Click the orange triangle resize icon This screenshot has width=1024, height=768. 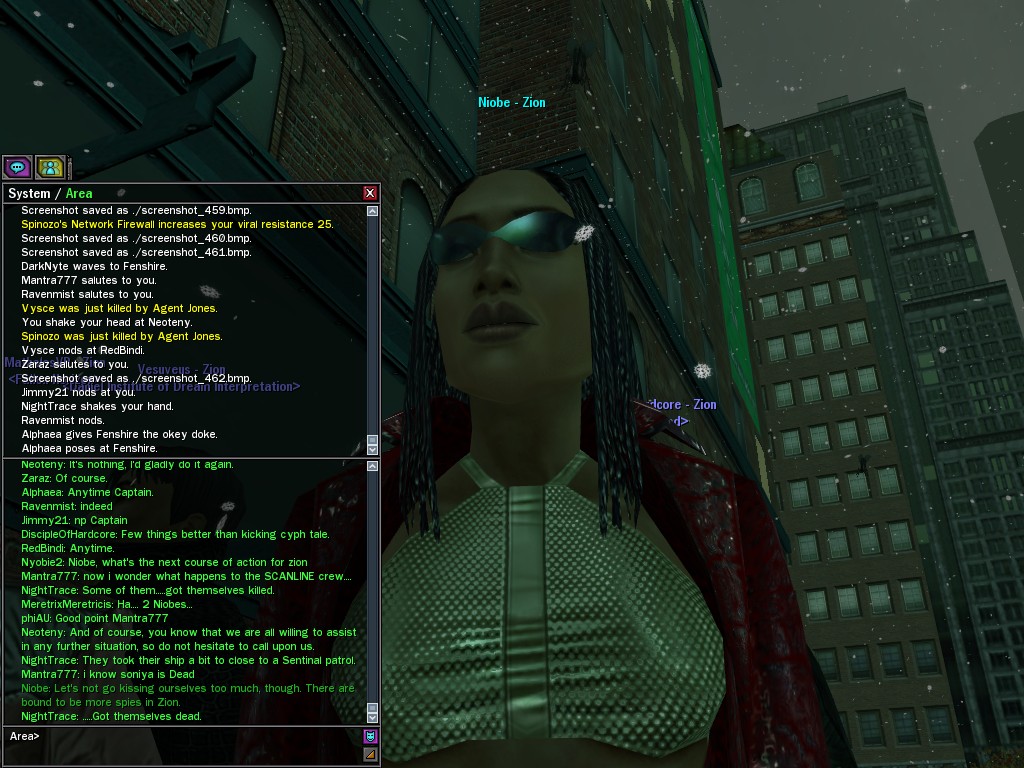point(370,754)
